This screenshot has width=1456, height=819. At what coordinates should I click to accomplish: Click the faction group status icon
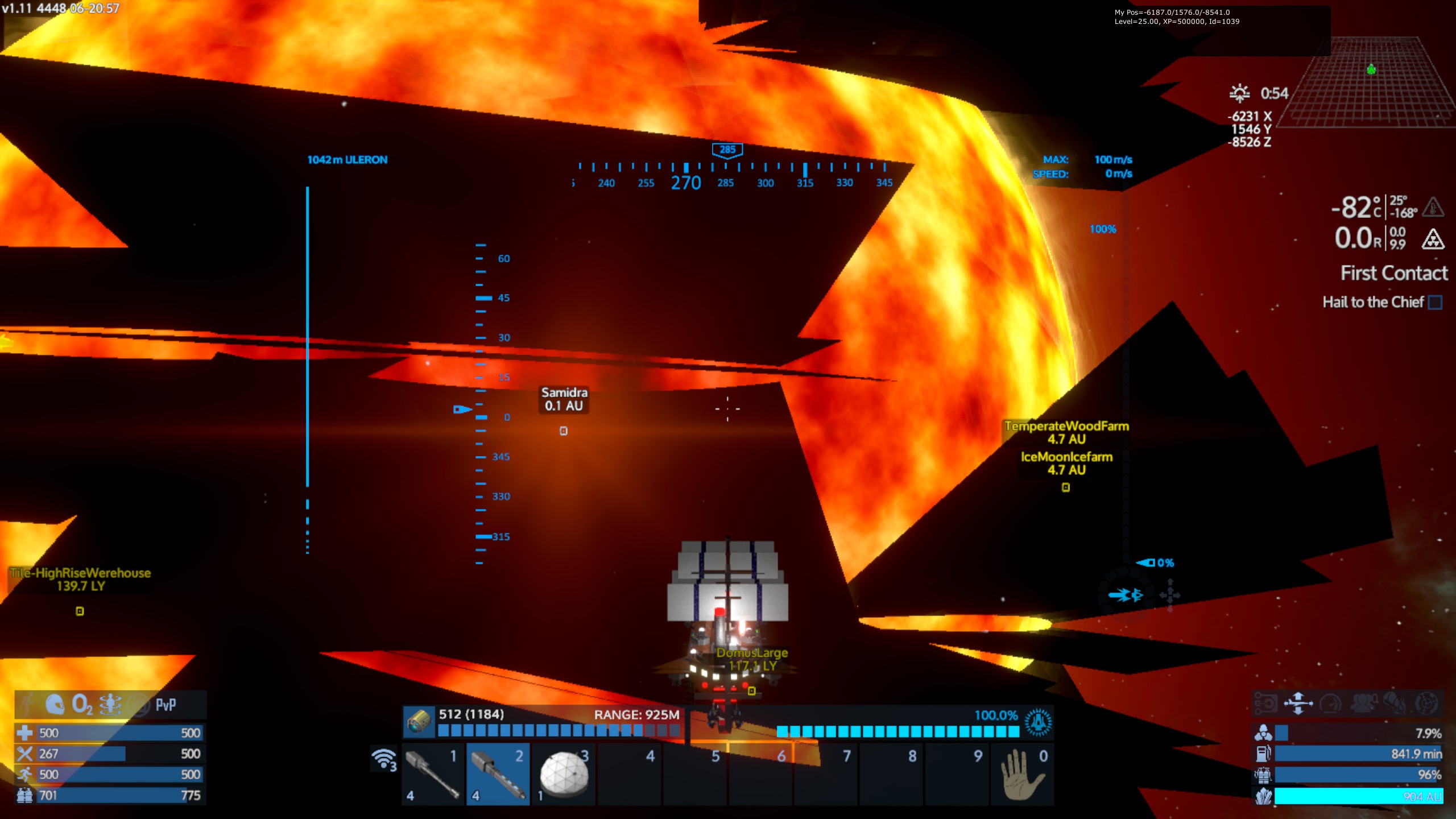point(1363,703)
